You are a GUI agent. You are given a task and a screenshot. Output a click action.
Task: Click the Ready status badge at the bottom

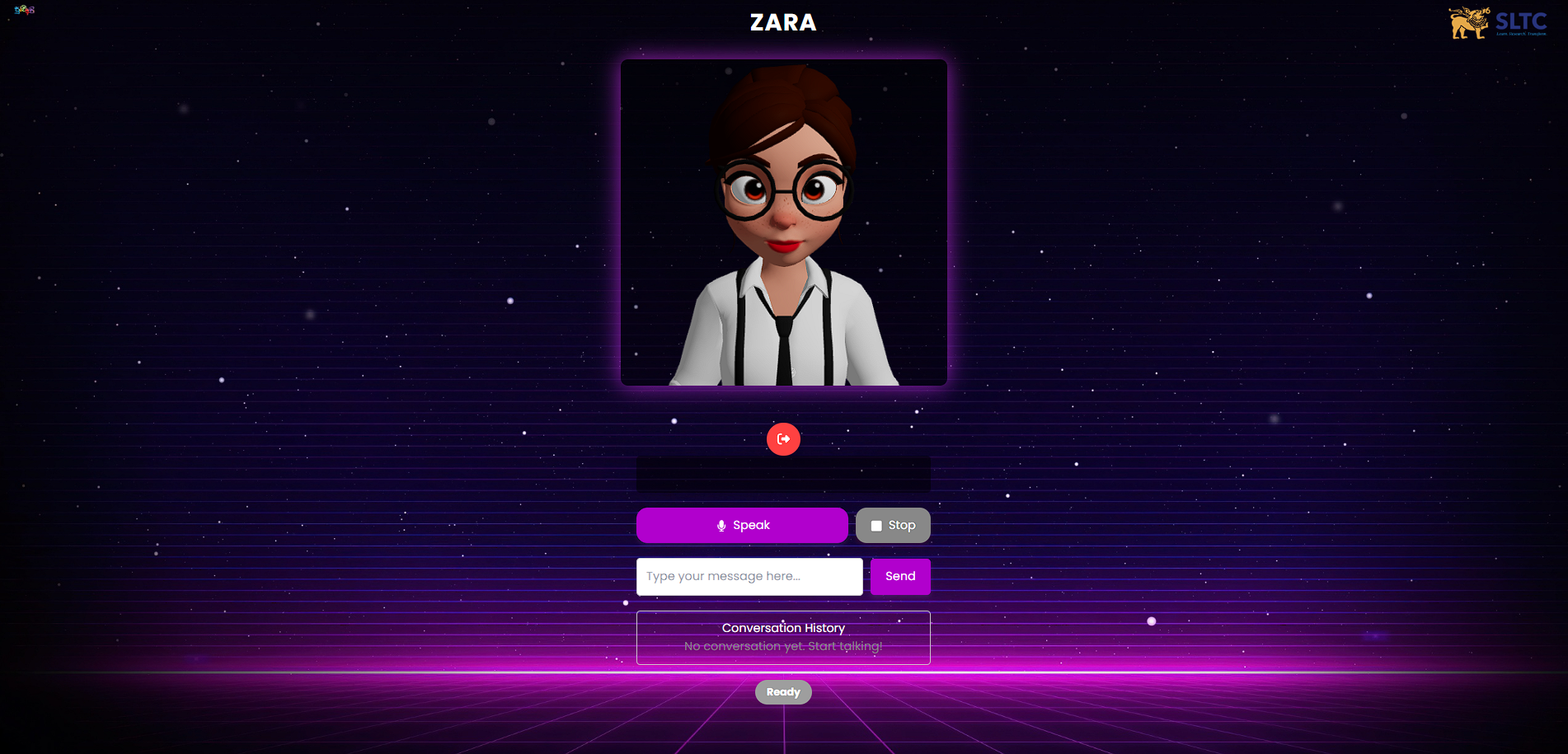782,691
